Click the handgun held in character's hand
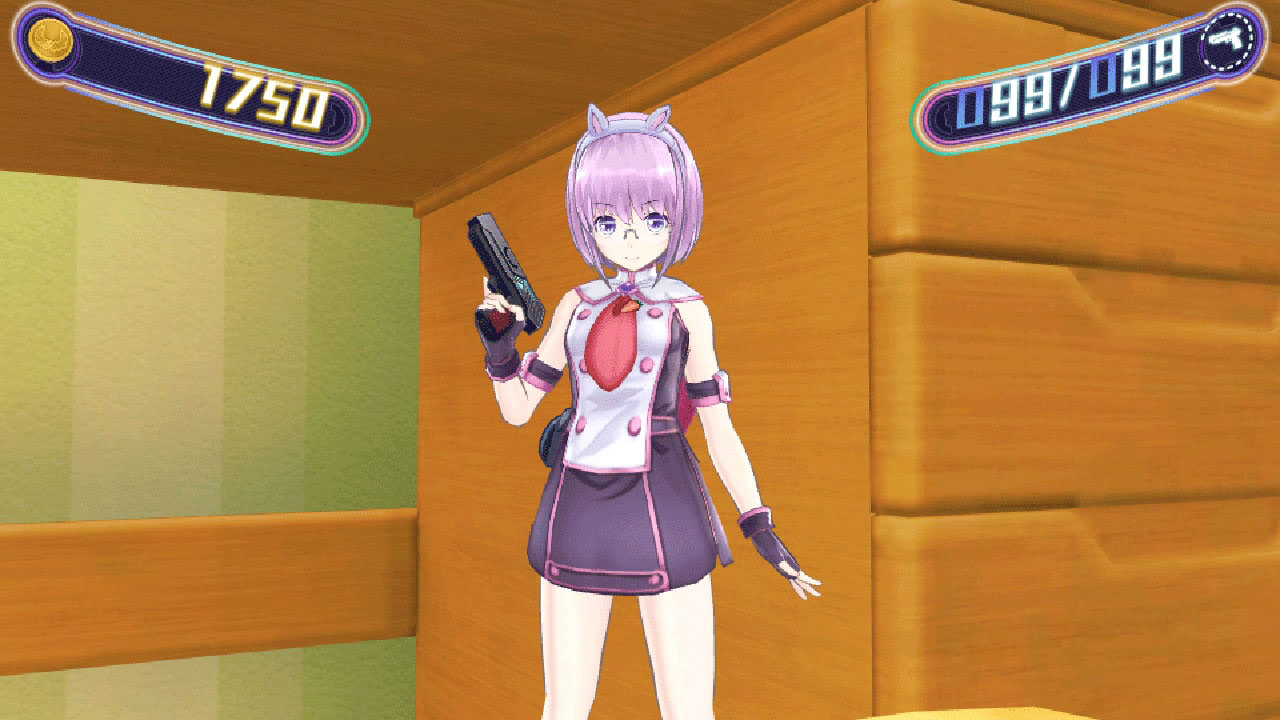1280x720 pixels. tap(500, 265)
